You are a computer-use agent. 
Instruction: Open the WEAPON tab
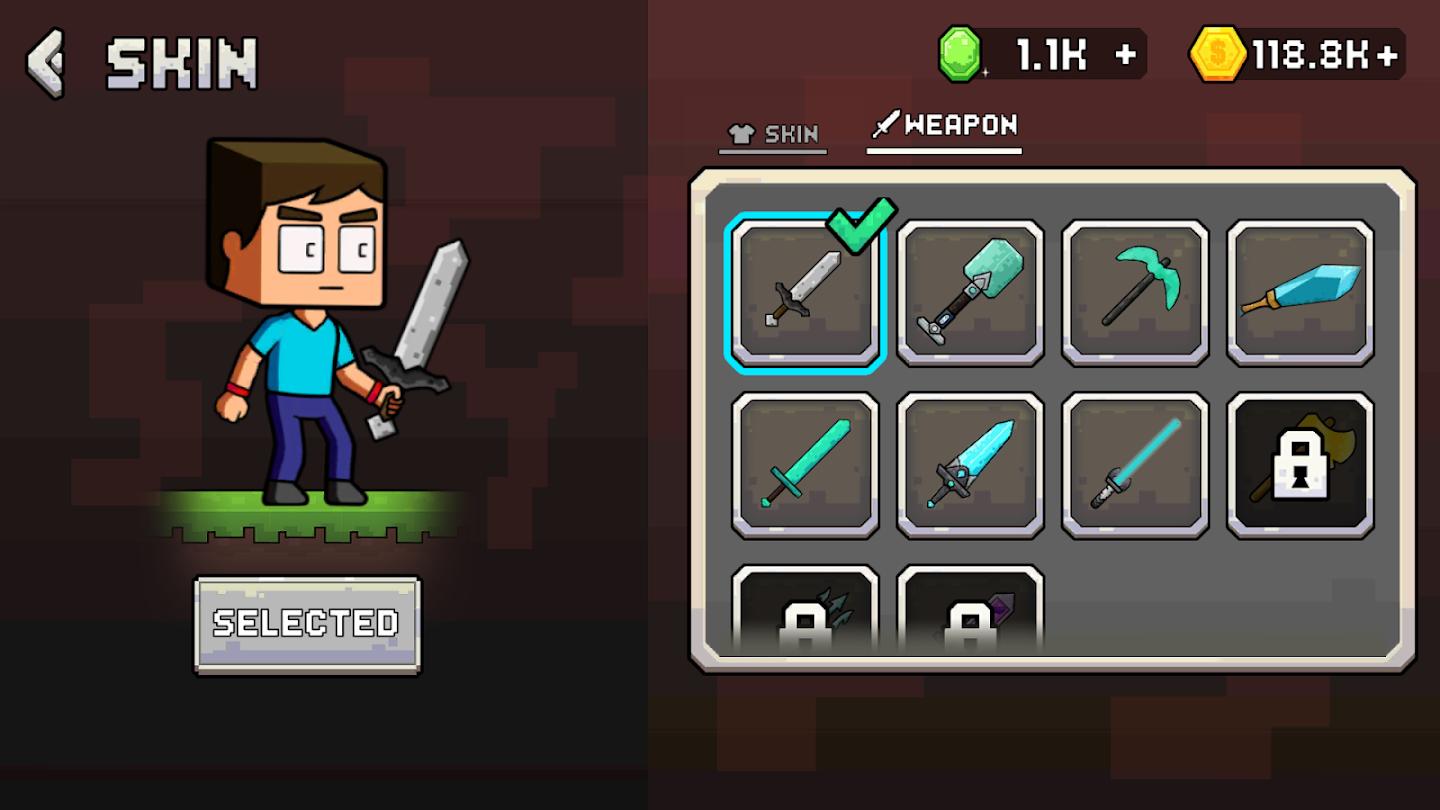pyautogui.click(x=943, y=126)
